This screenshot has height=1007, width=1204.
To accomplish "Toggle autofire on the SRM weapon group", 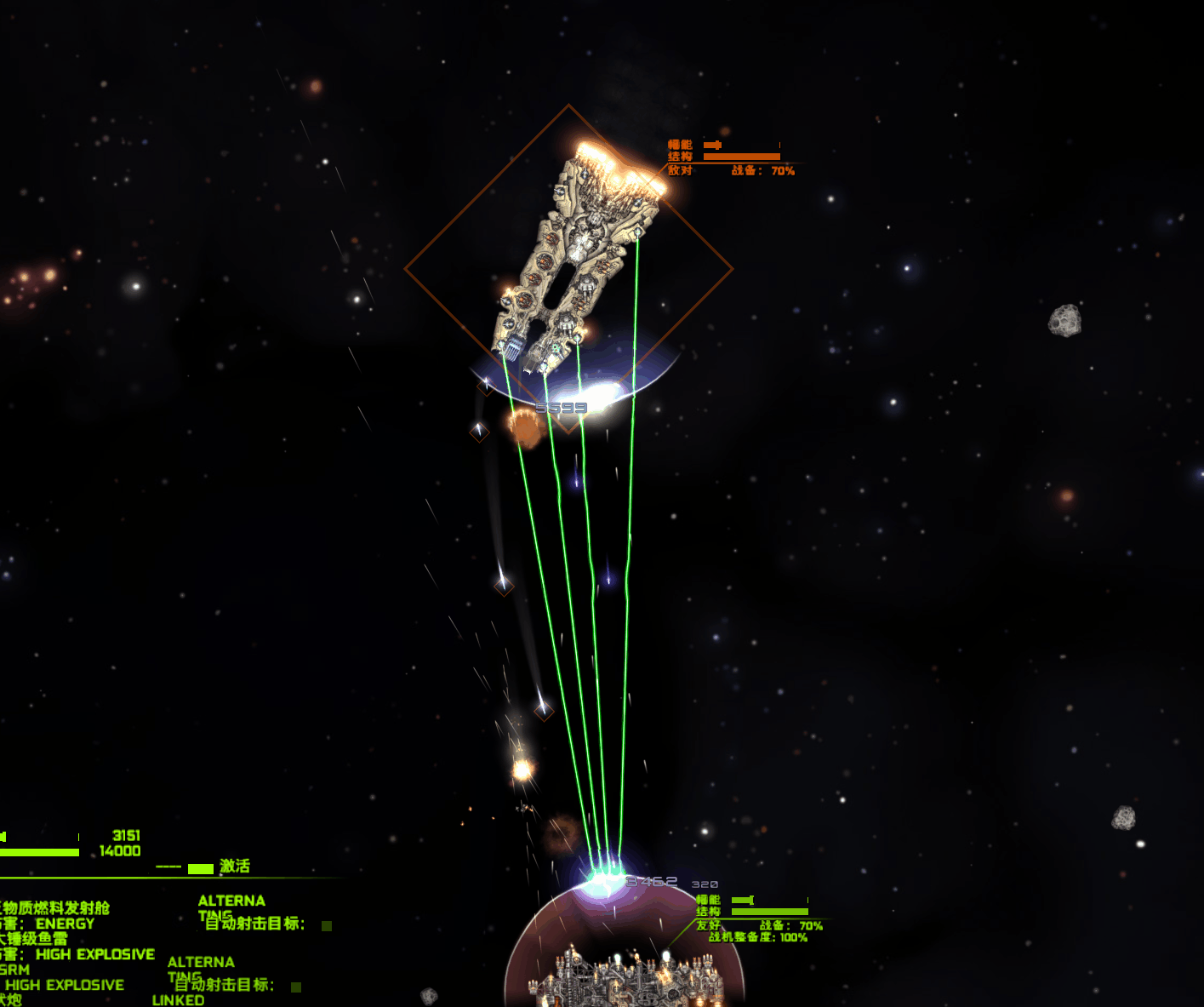I will (298, 985).
